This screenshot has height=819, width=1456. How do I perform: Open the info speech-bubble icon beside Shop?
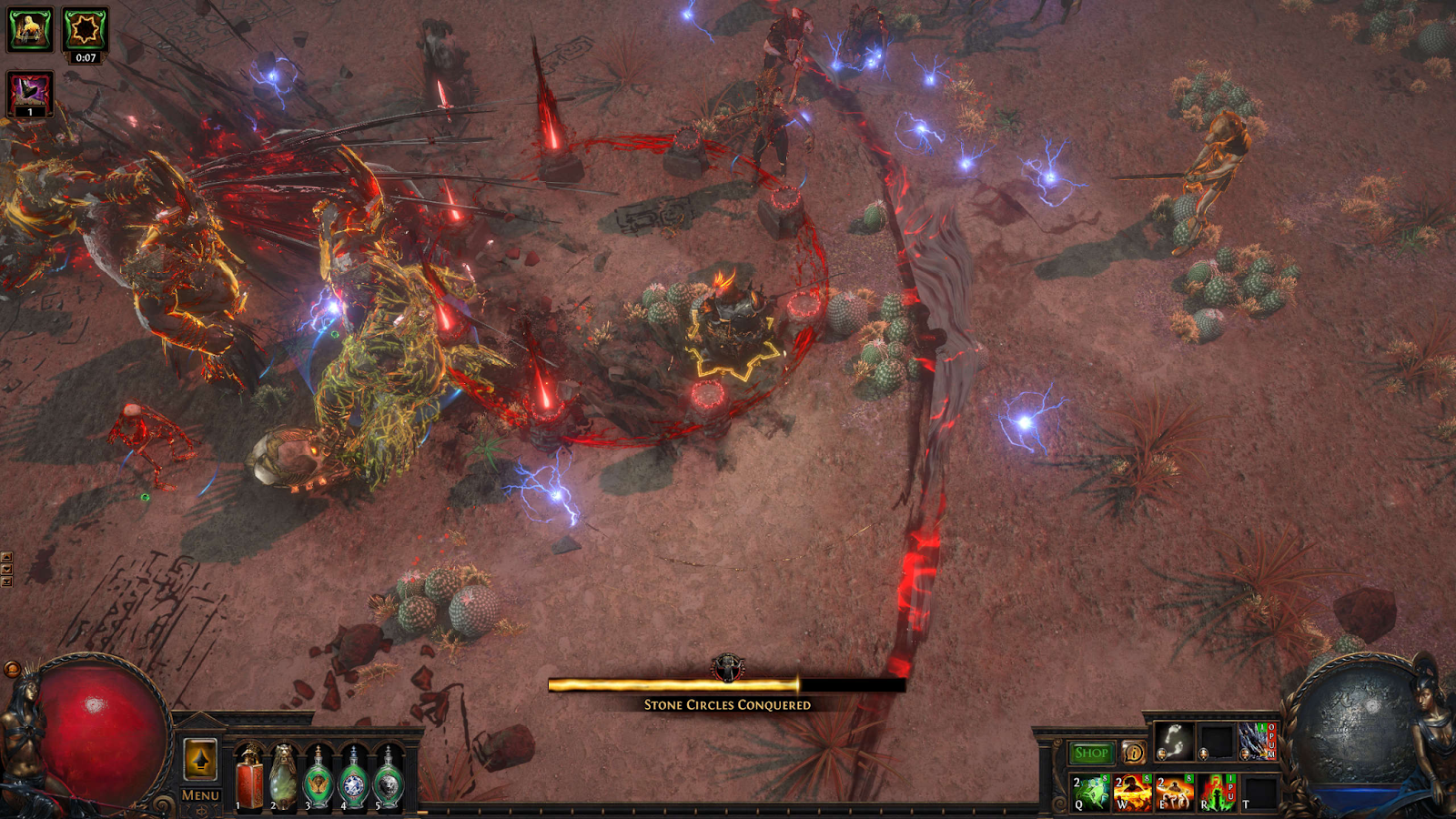click(x=1134, y=753)
